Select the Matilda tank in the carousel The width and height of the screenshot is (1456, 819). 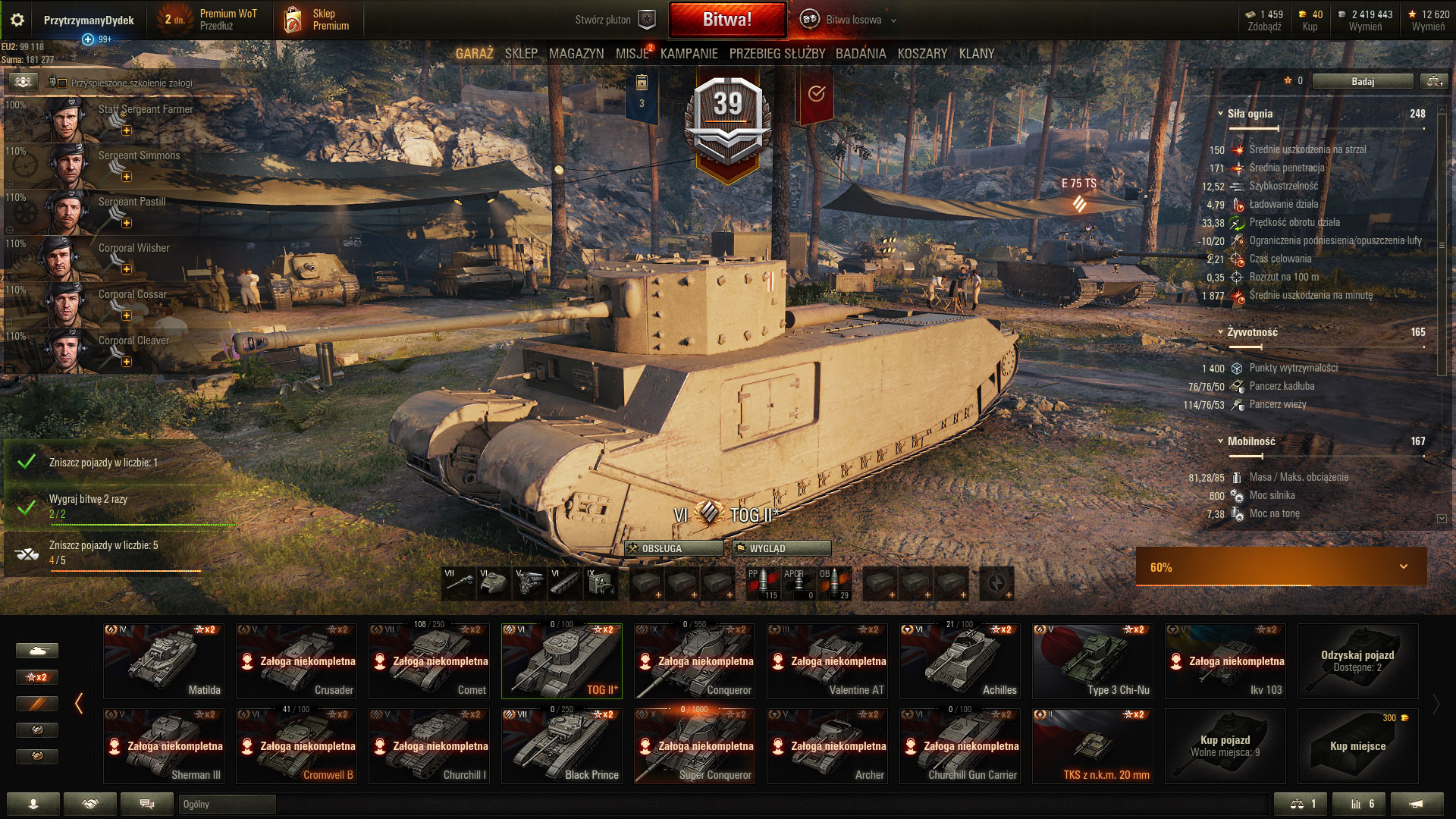coord(164,661)
